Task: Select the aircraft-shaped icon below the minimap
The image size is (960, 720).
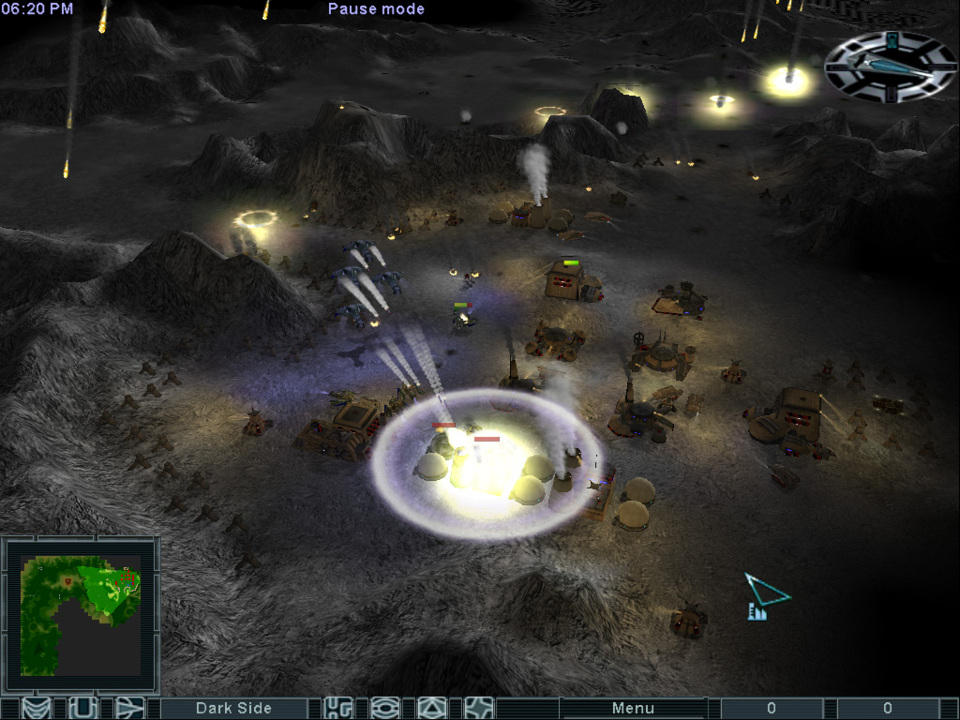Action: point(130,708)
